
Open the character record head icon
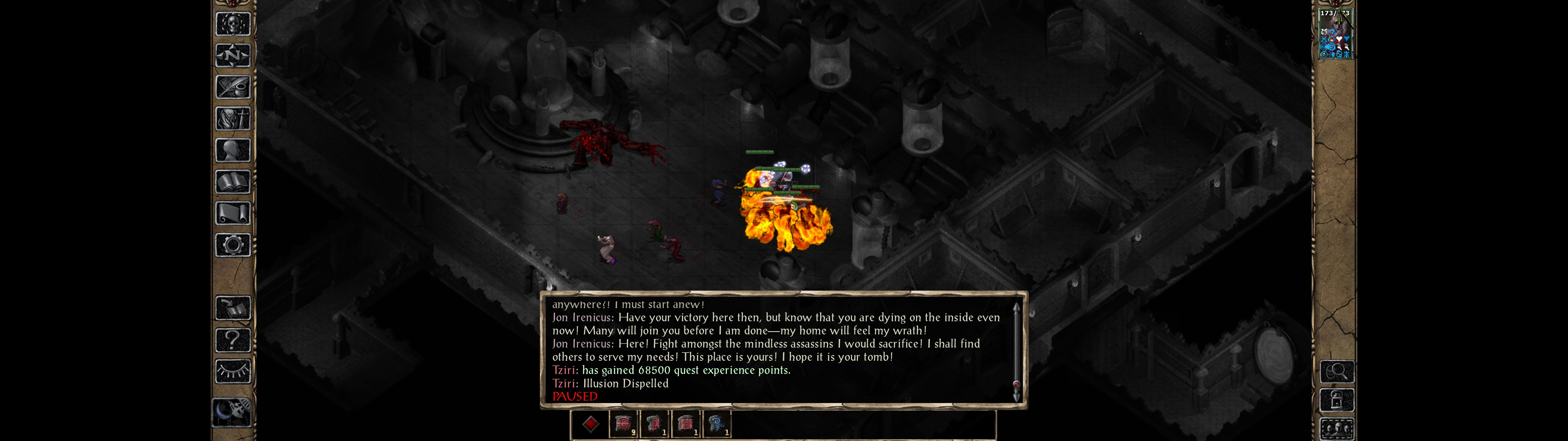[232, 150]
